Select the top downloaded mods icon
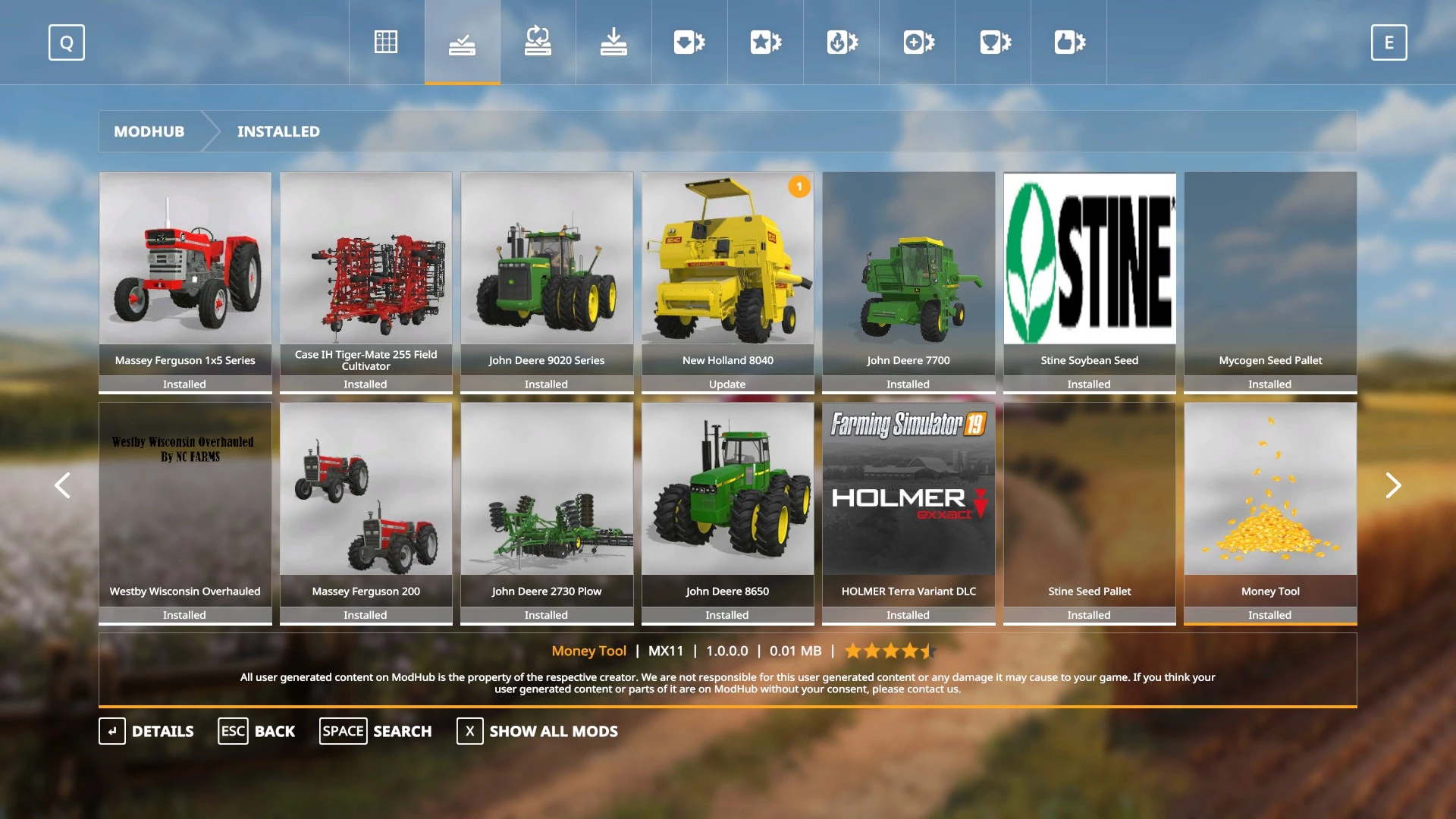 click(689, 42)
